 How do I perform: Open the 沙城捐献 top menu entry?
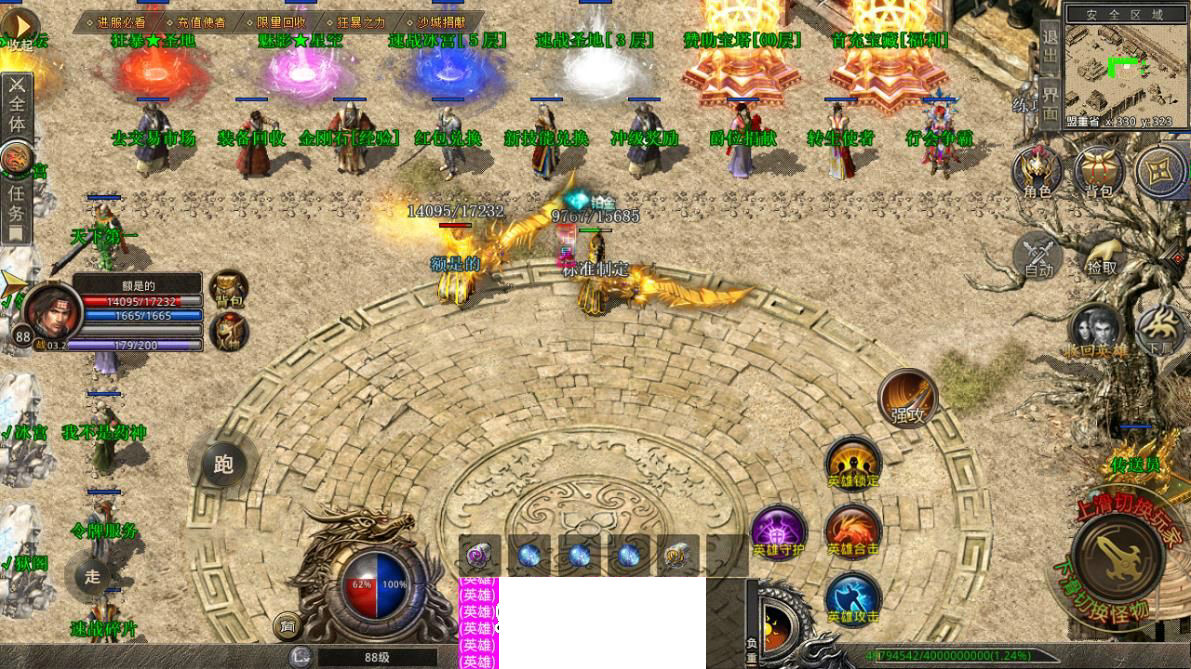point(440,21)
